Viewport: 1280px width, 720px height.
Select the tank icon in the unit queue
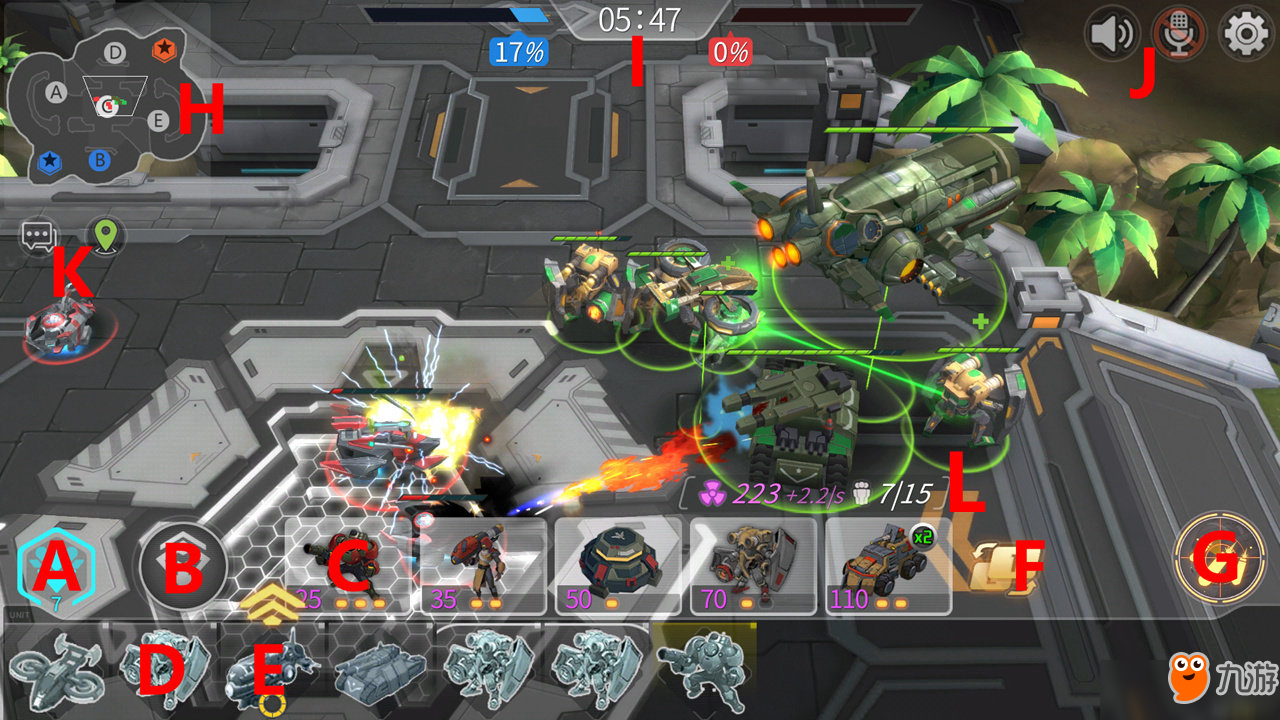coord(376,668)
